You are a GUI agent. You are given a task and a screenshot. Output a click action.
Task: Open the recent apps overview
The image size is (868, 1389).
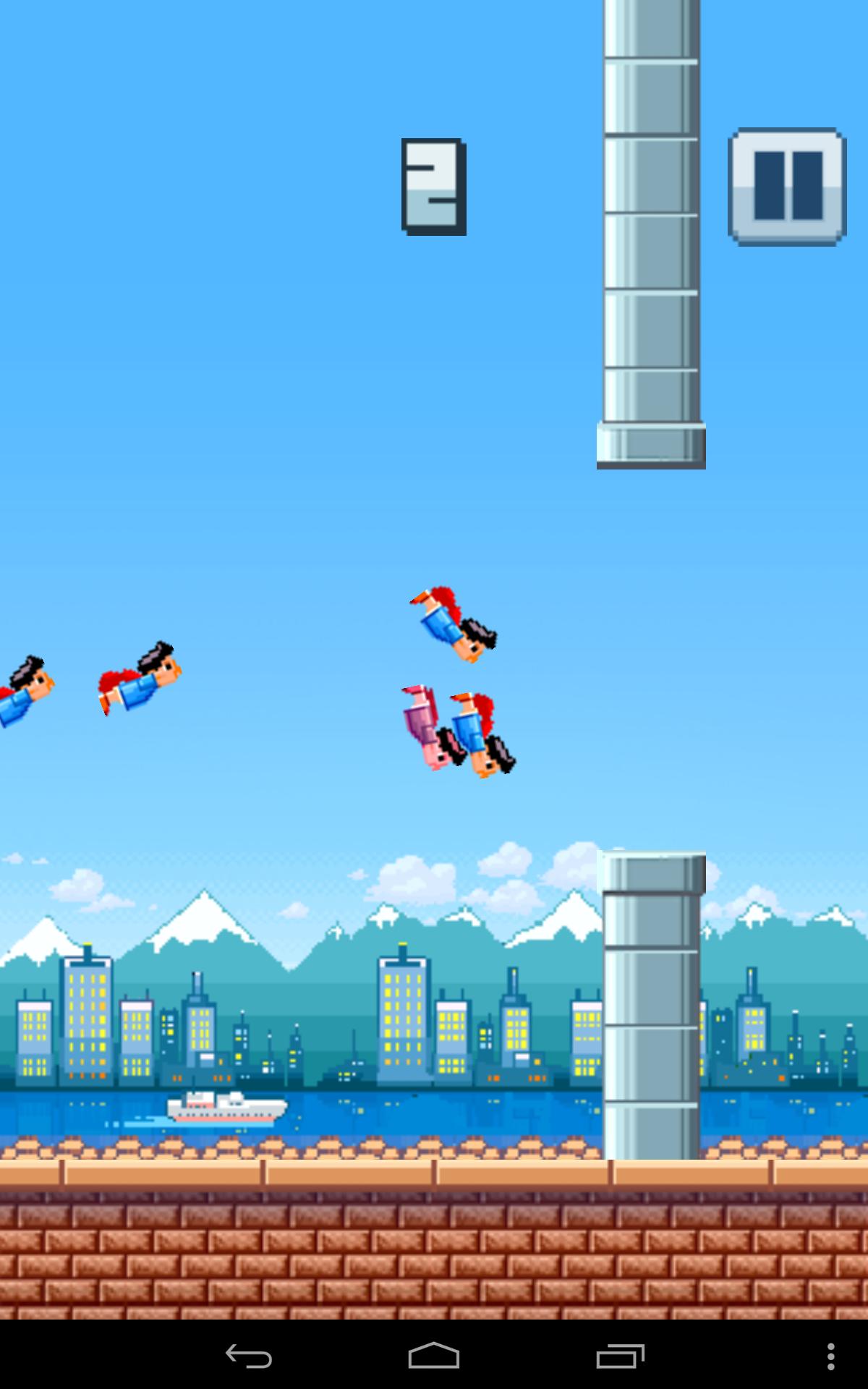pos(620,1356)
